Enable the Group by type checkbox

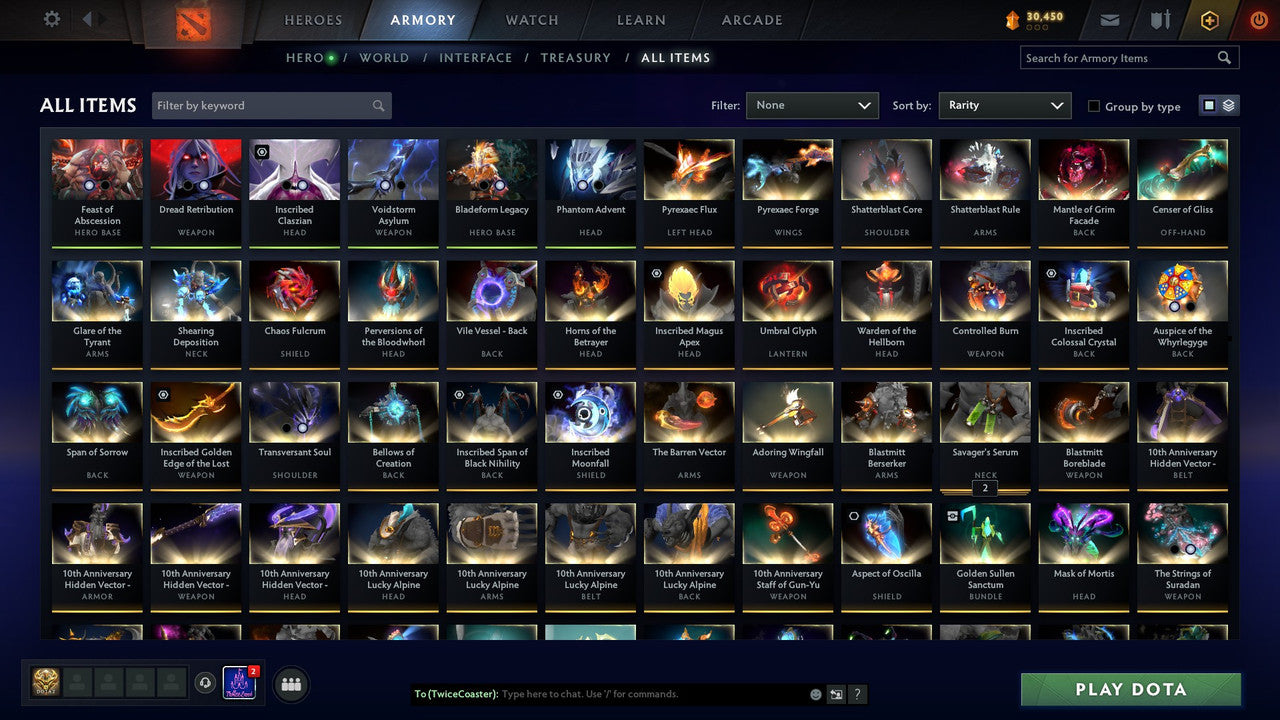pyautogui.click(x=1094, y=106)
